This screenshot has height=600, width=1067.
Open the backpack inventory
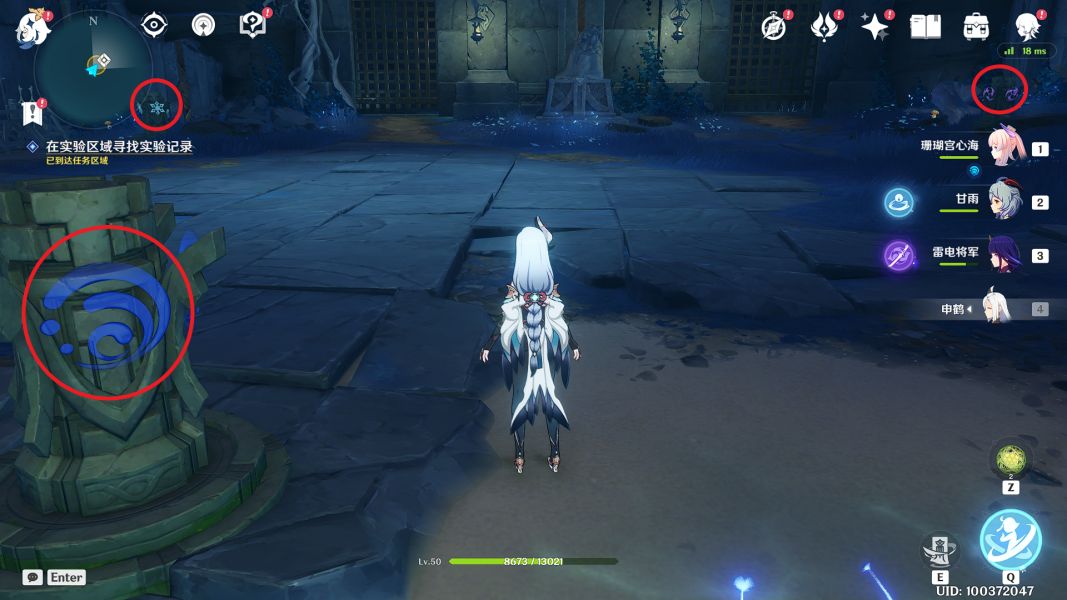(x=975, y=27)
